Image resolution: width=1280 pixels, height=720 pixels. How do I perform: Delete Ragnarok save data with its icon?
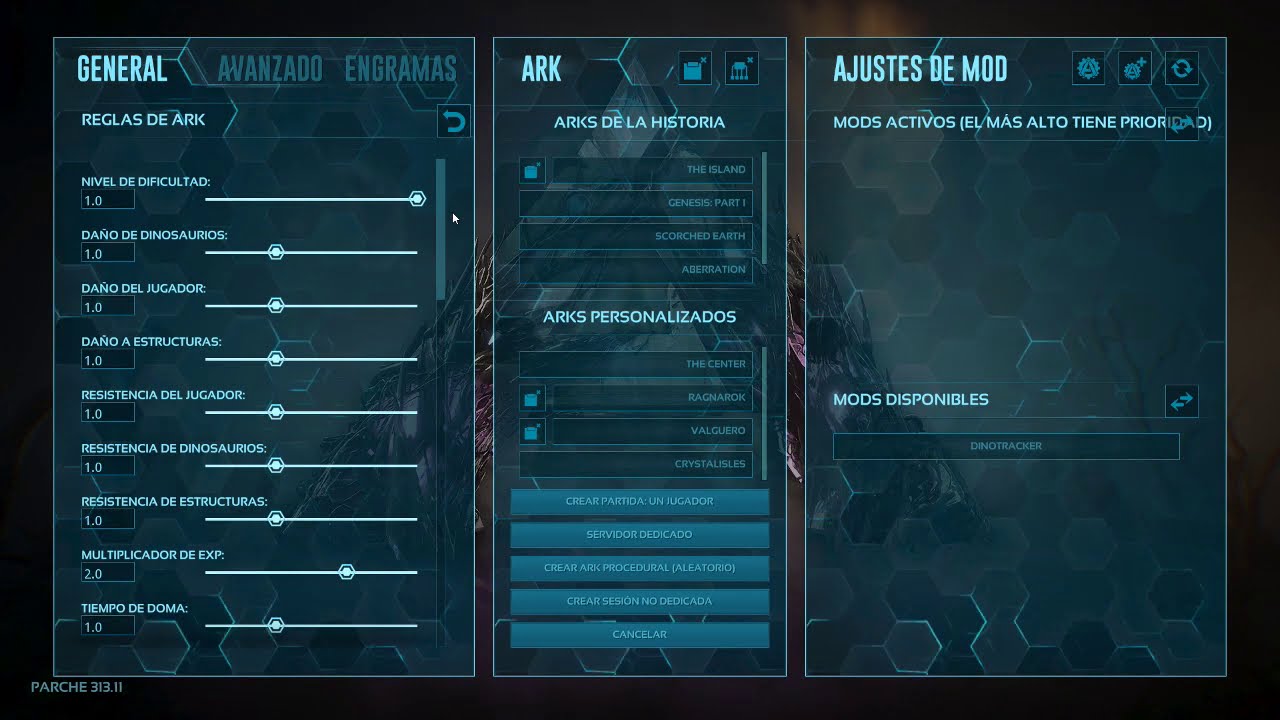coord(531,397)
